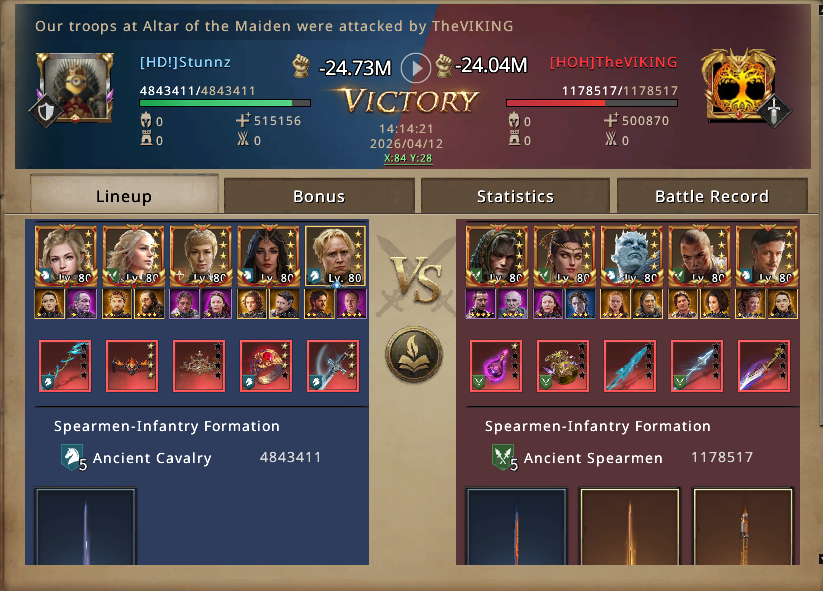
Task: Inspect the red gemstone ring equipment slot
Action: pos(266,366)
